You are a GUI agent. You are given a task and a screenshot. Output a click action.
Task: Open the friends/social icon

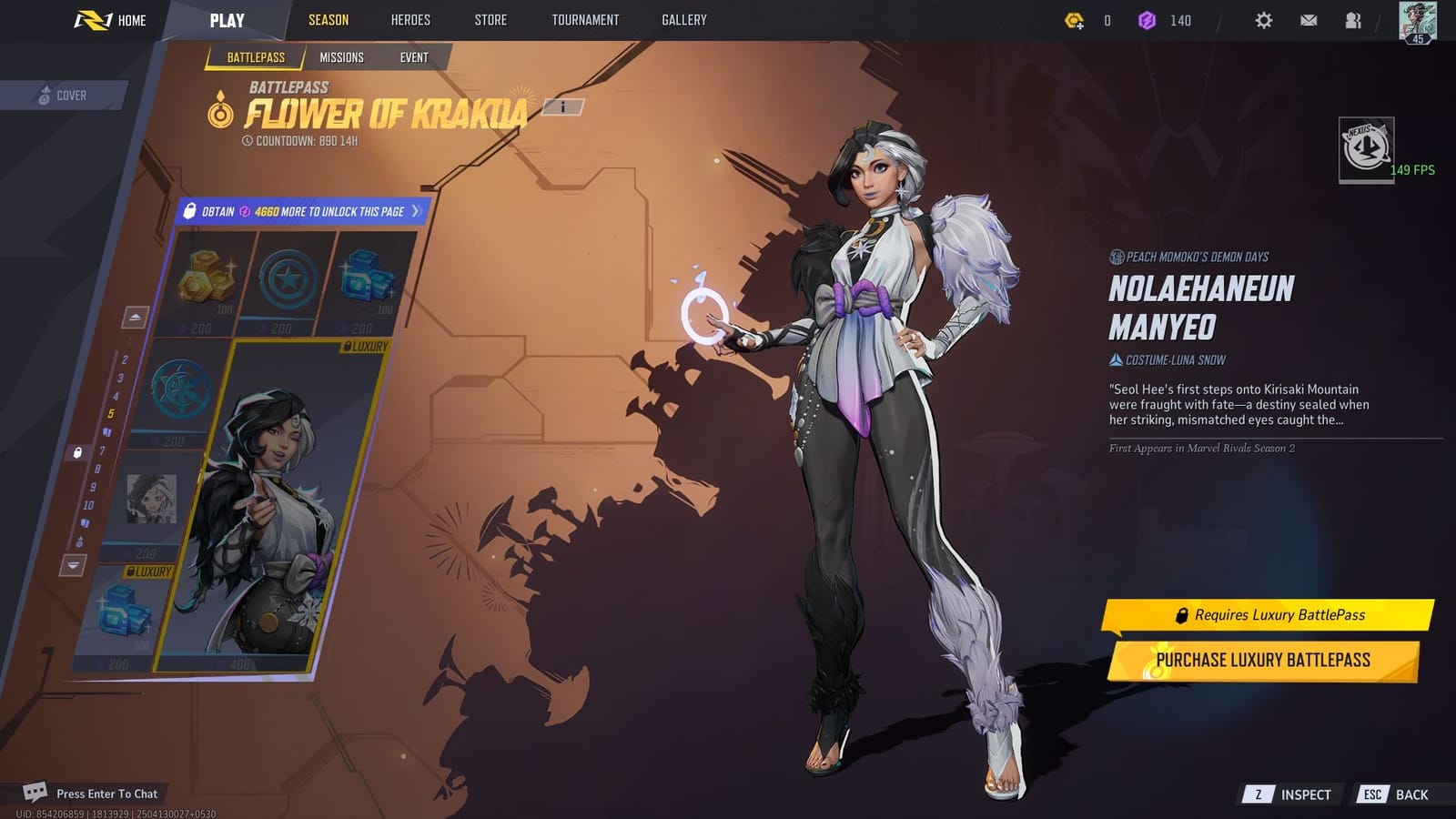tap(1352, 19)
